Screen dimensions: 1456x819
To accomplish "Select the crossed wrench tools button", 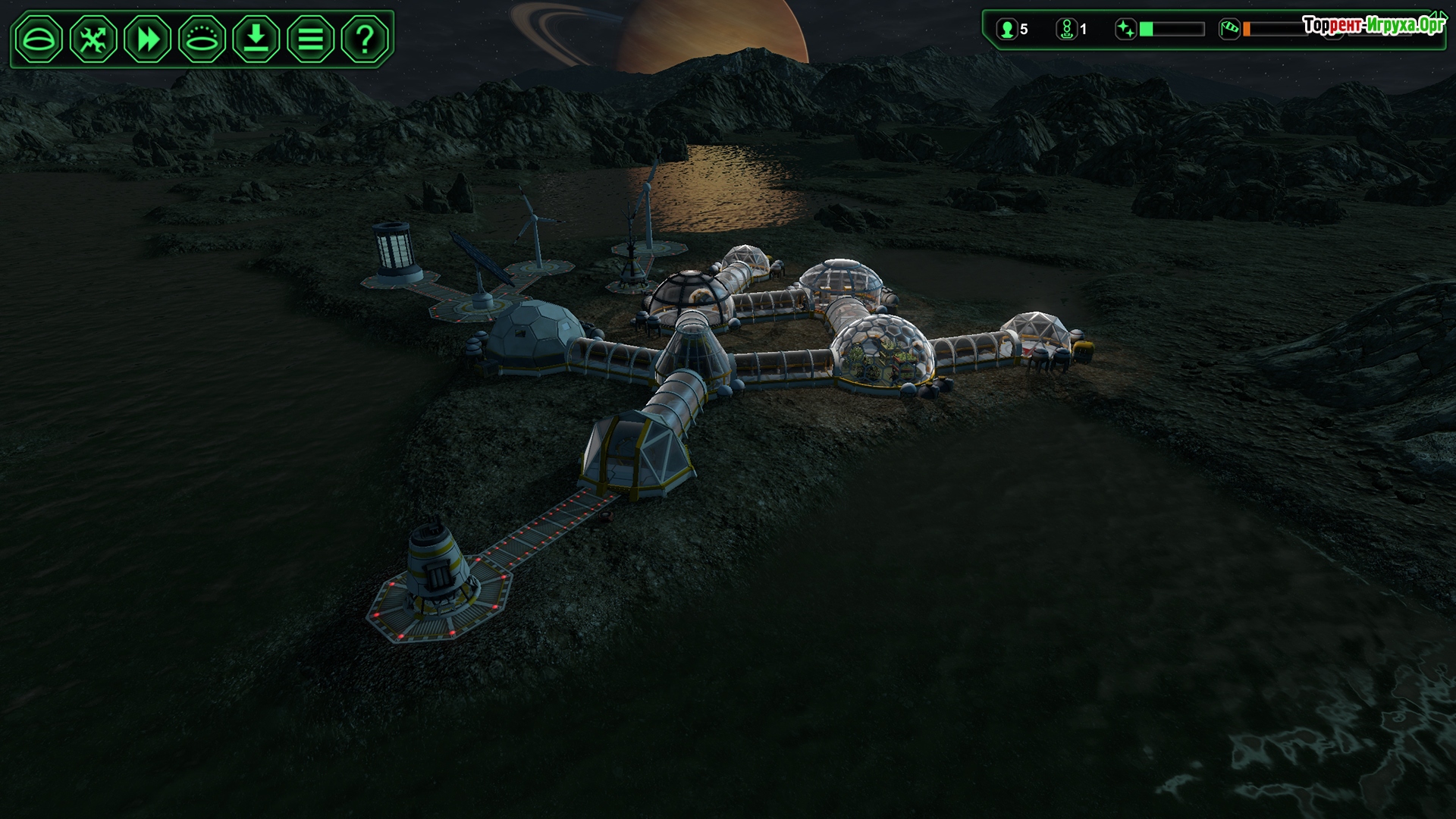I will 93,38.
